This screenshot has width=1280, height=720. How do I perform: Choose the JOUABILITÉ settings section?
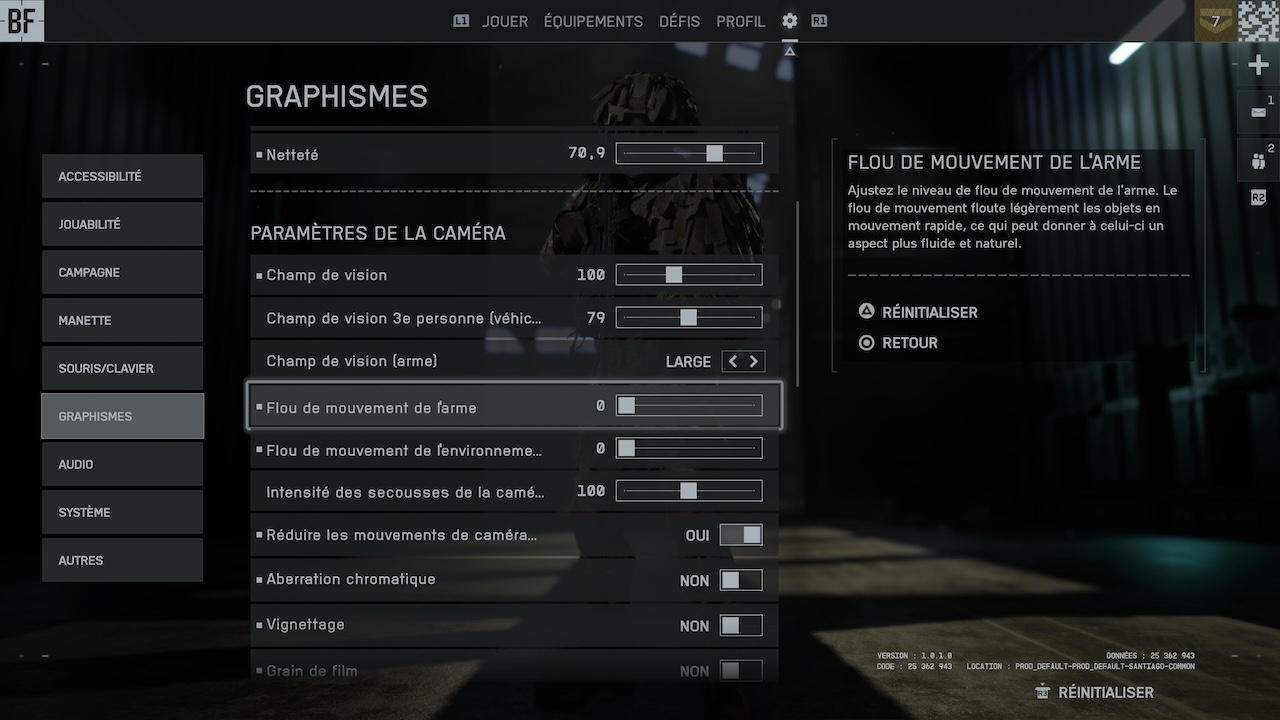122,224
